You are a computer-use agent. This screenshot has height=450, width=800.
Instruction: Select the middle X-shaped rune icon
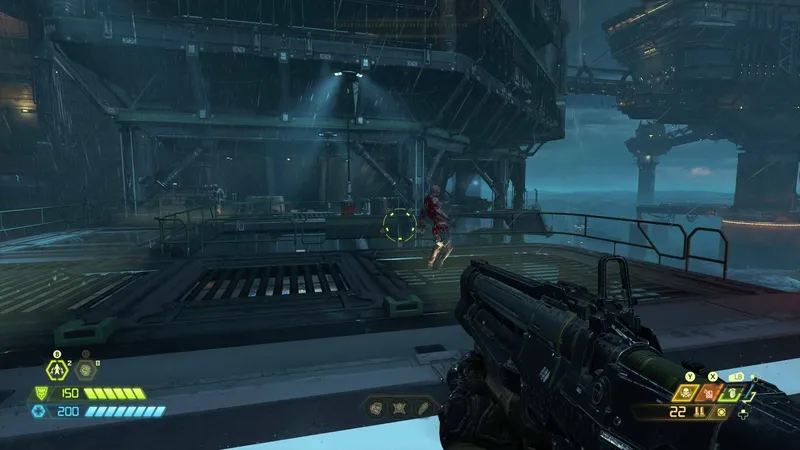coord(399,408)
